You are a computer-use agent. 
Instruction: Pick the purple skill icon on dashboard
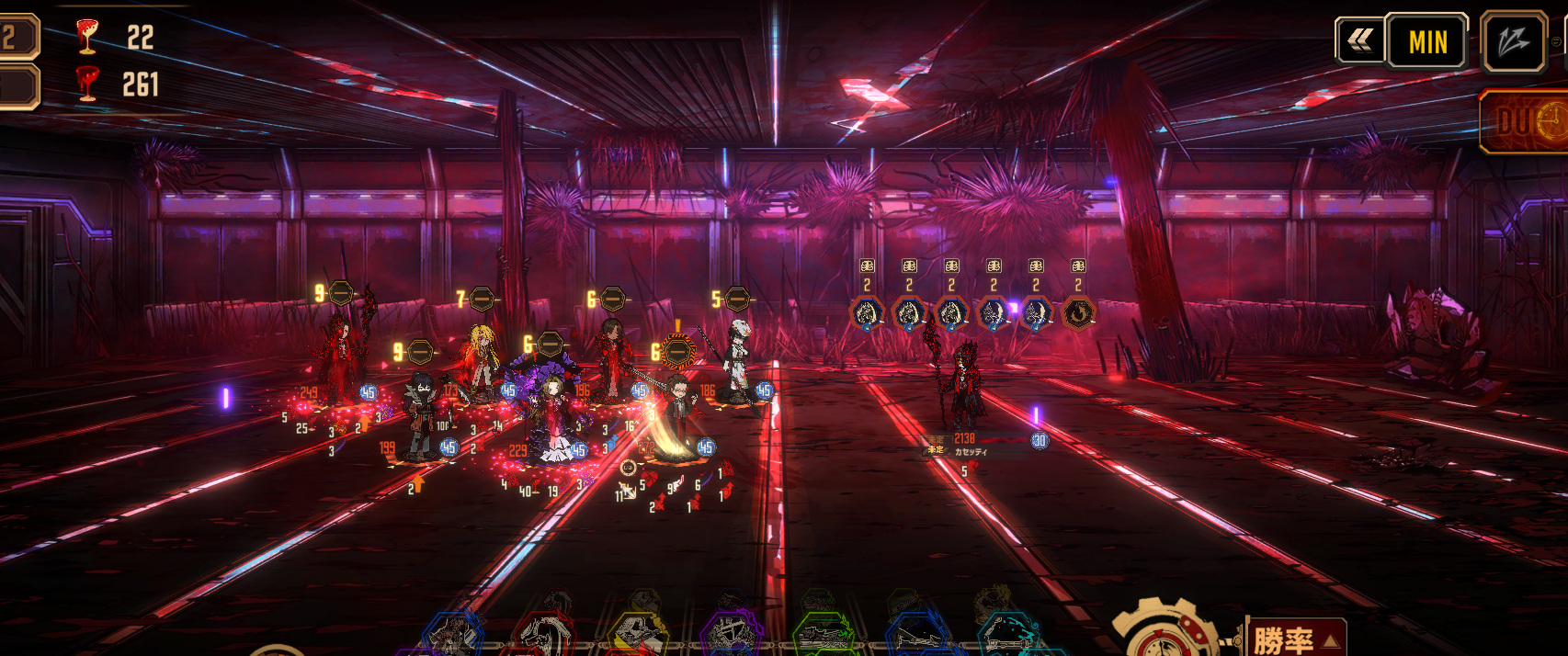click(x=731, y=634)
